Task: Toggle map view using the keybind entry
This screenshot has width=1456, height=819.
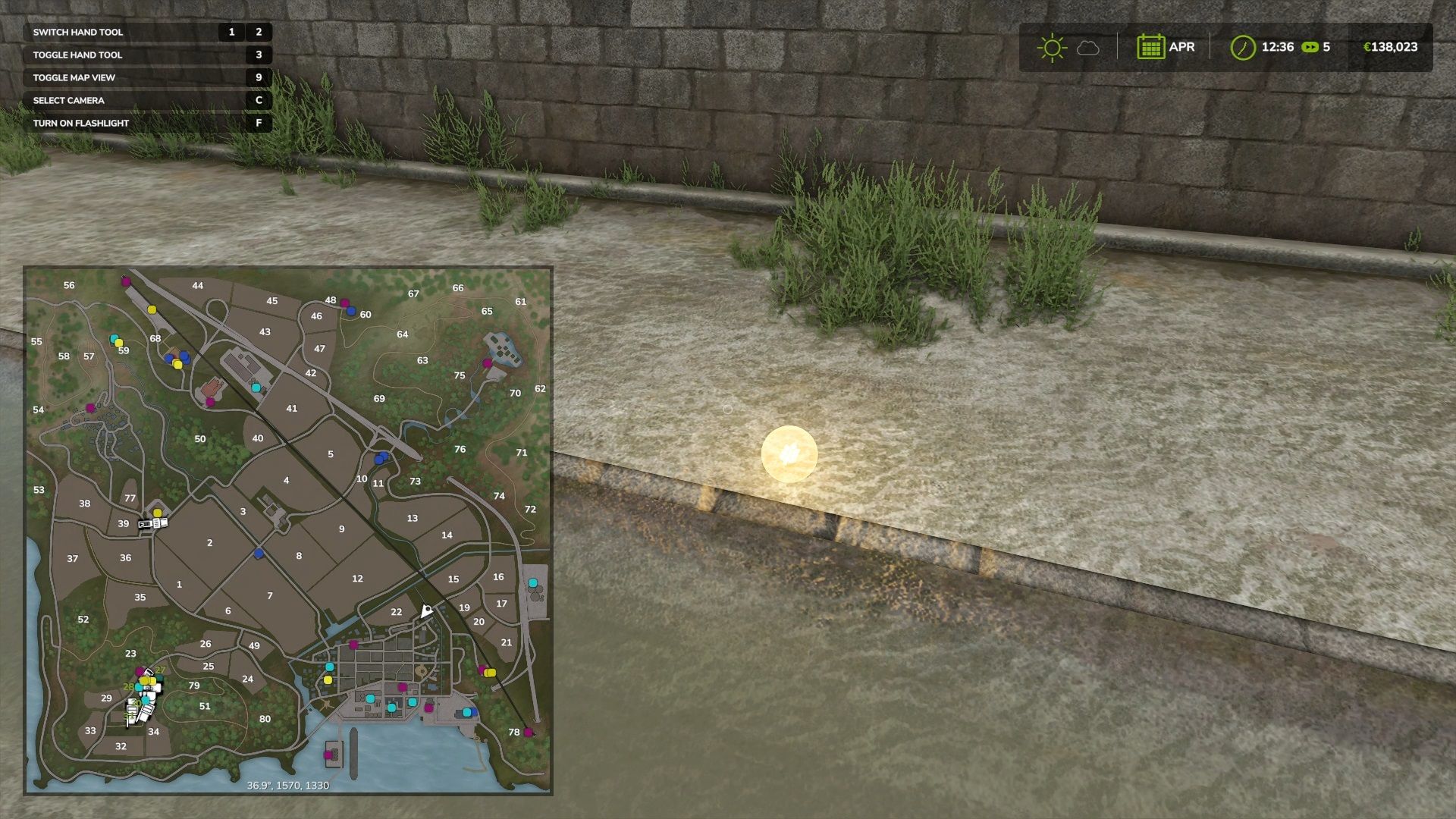Action: (x=73, y=77)
